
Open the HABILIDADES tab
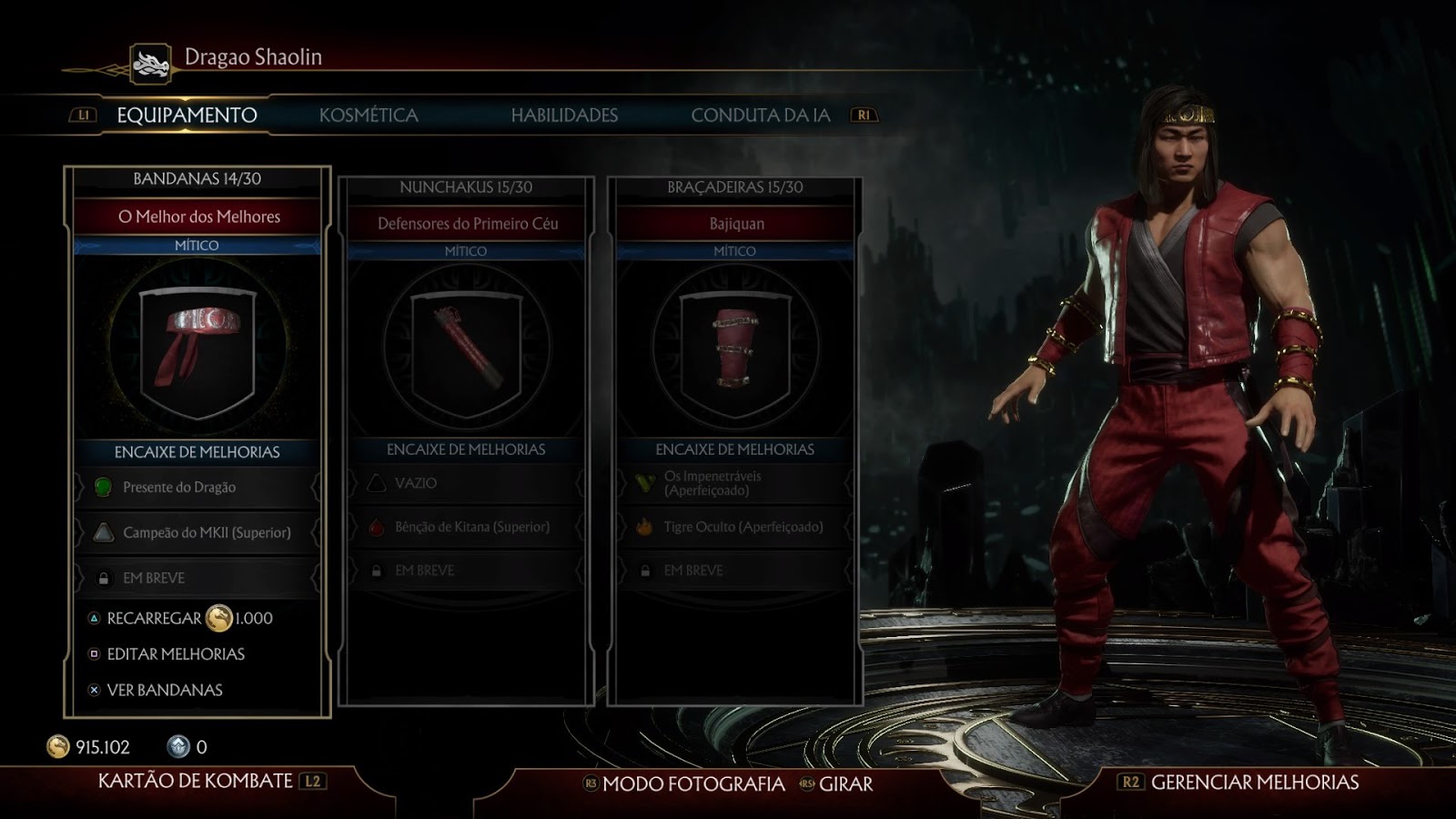point(564,116)
